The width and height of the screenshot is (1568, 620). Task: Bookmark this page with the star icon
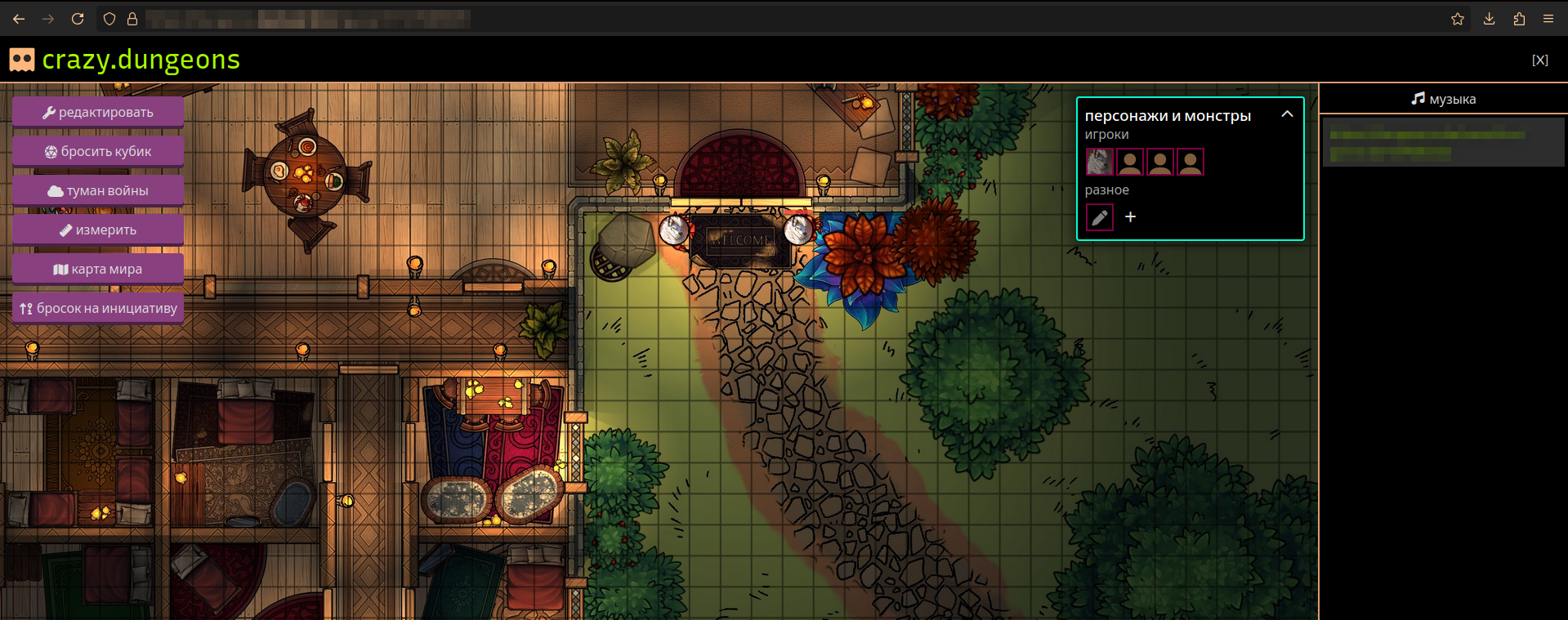click(x=1457, y=19)
